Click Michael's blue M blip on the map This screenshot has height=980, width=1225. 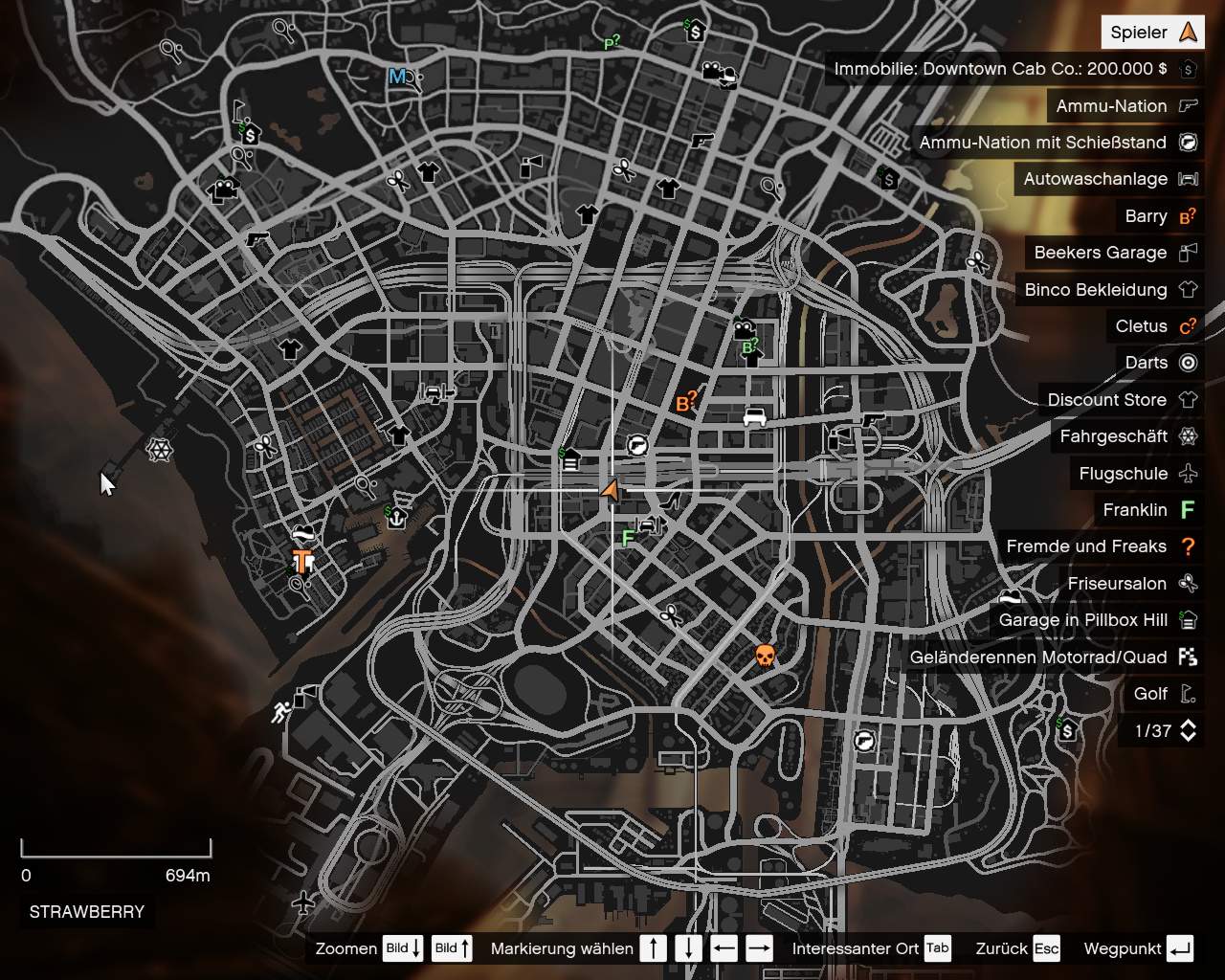395,78
